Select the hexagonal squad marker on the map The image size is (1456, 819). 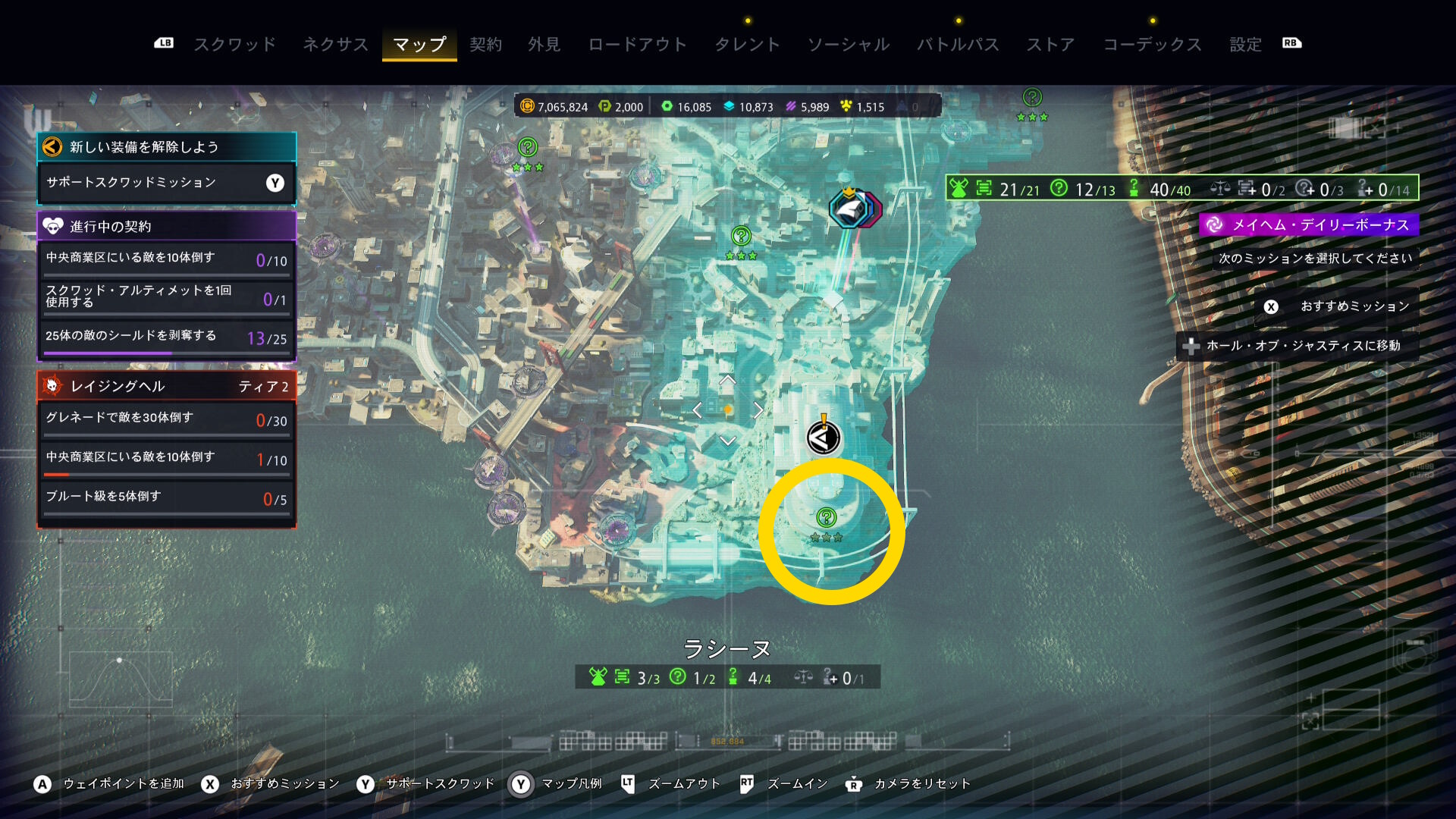pos(853,209)
